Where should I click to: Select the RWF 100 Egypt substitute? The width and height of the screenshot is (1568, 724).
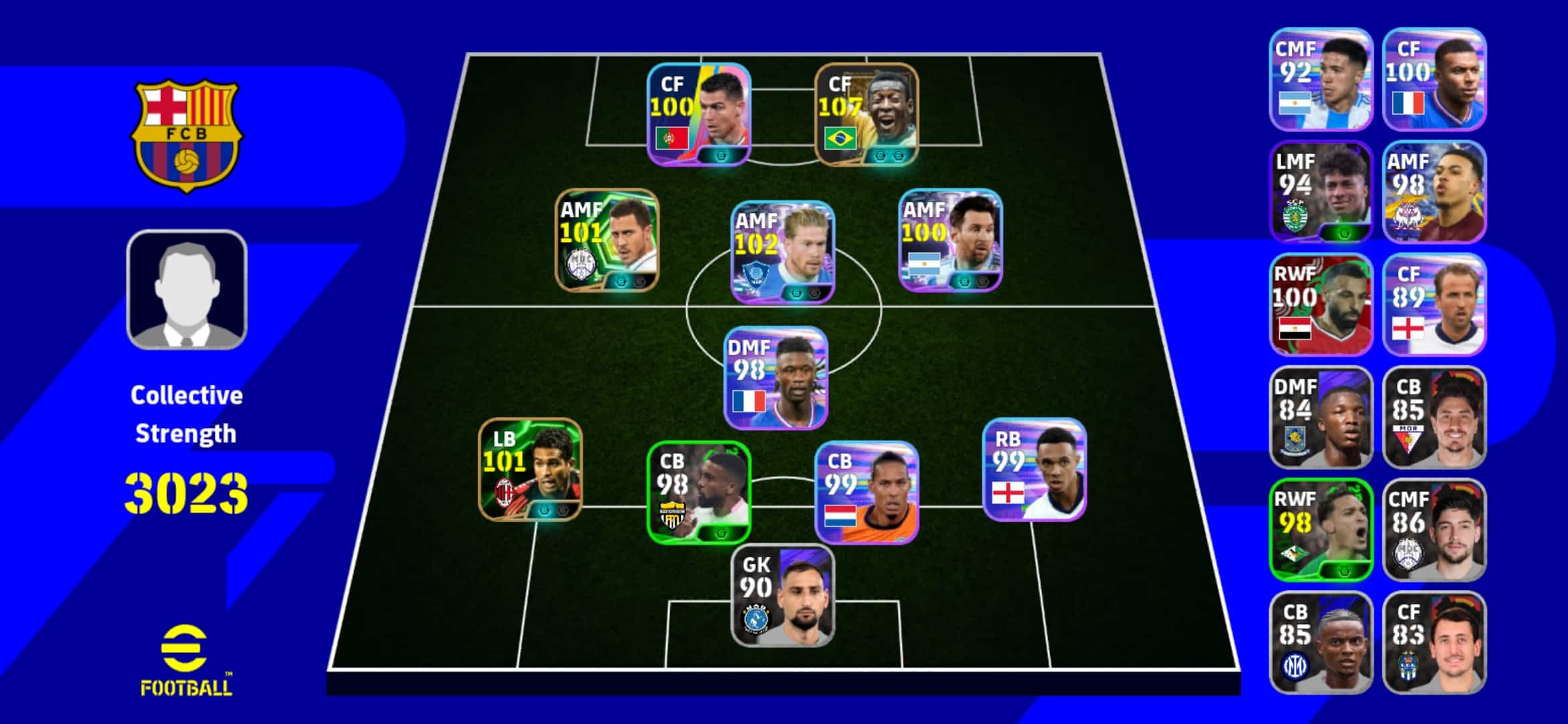pyautogui.click(x=1321, y=304)
